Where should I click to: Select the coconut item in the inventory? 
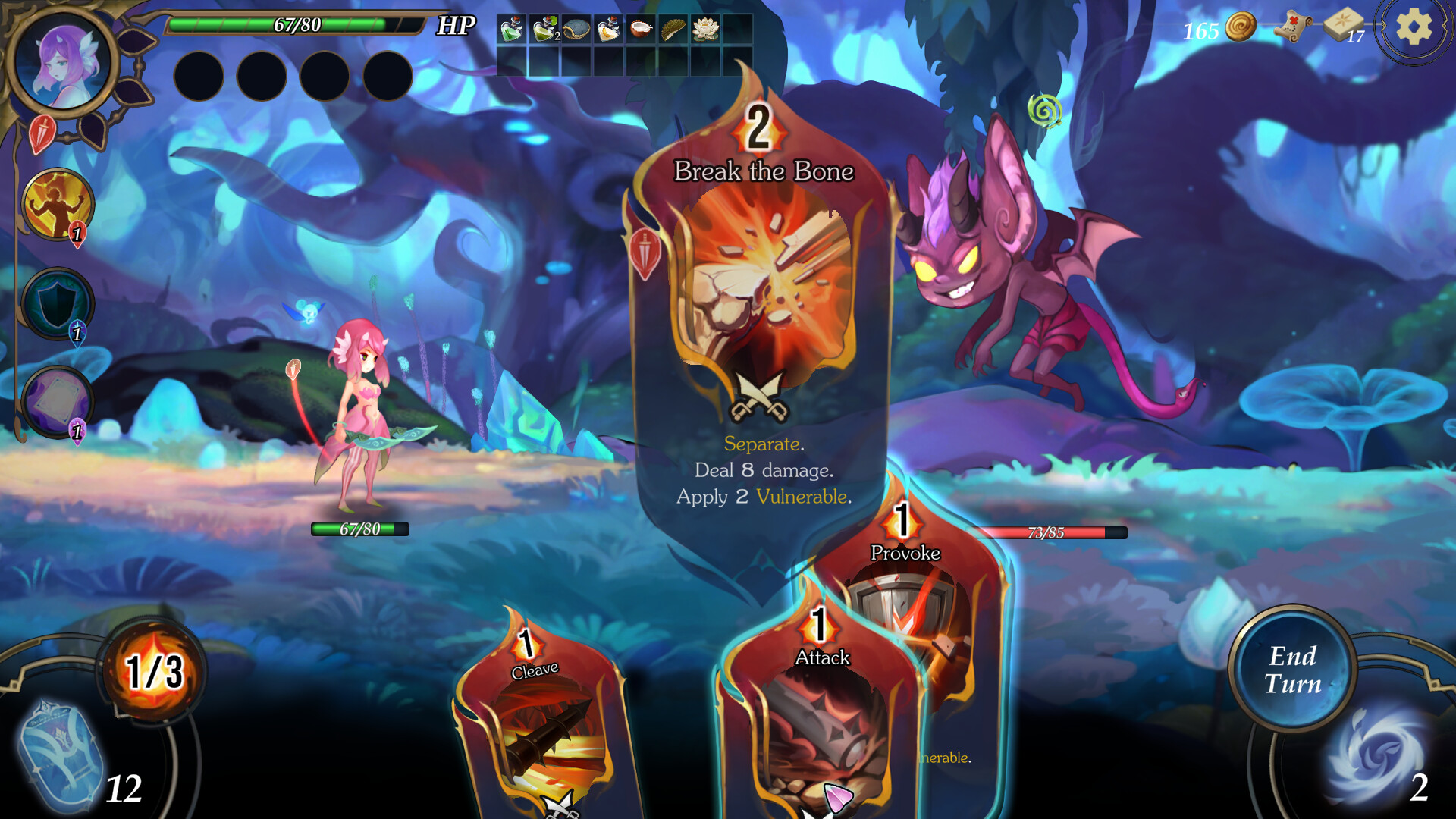[642, 28]
